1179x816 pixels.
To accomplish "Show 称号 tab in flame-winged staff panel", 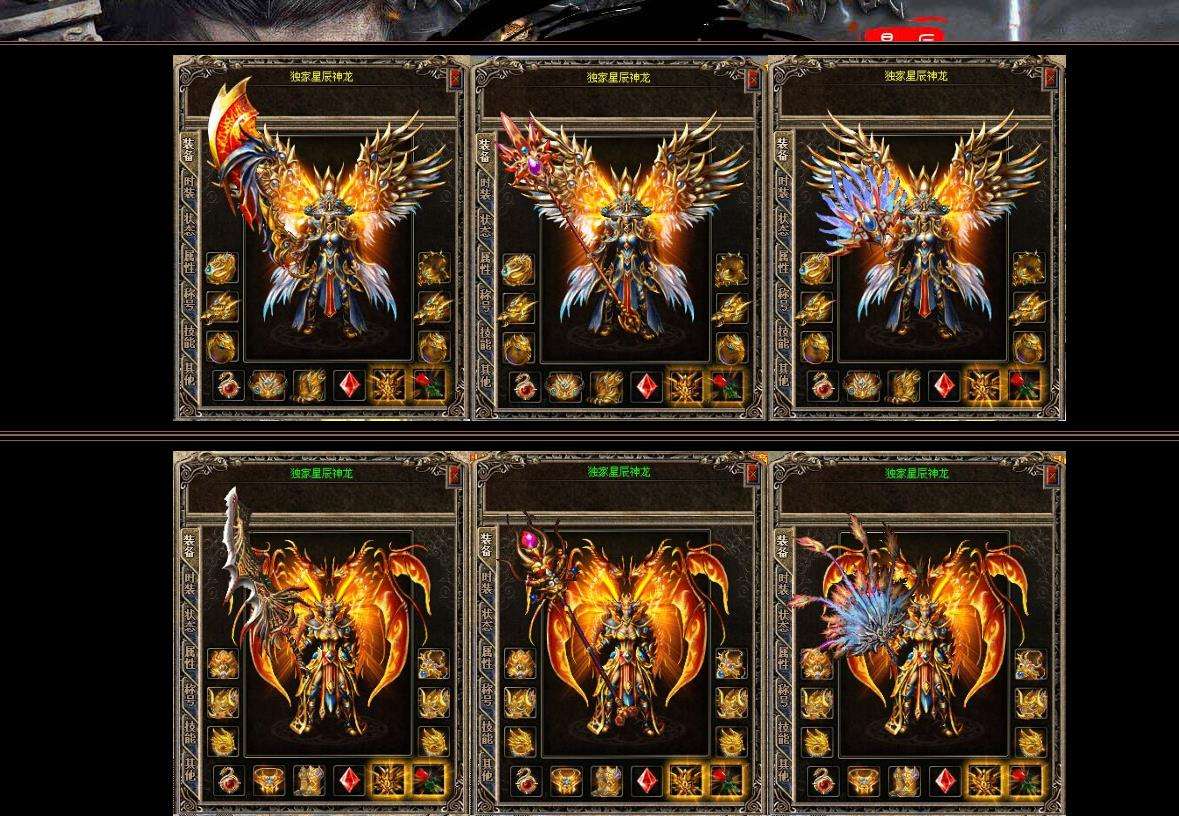I will (486, 694).
